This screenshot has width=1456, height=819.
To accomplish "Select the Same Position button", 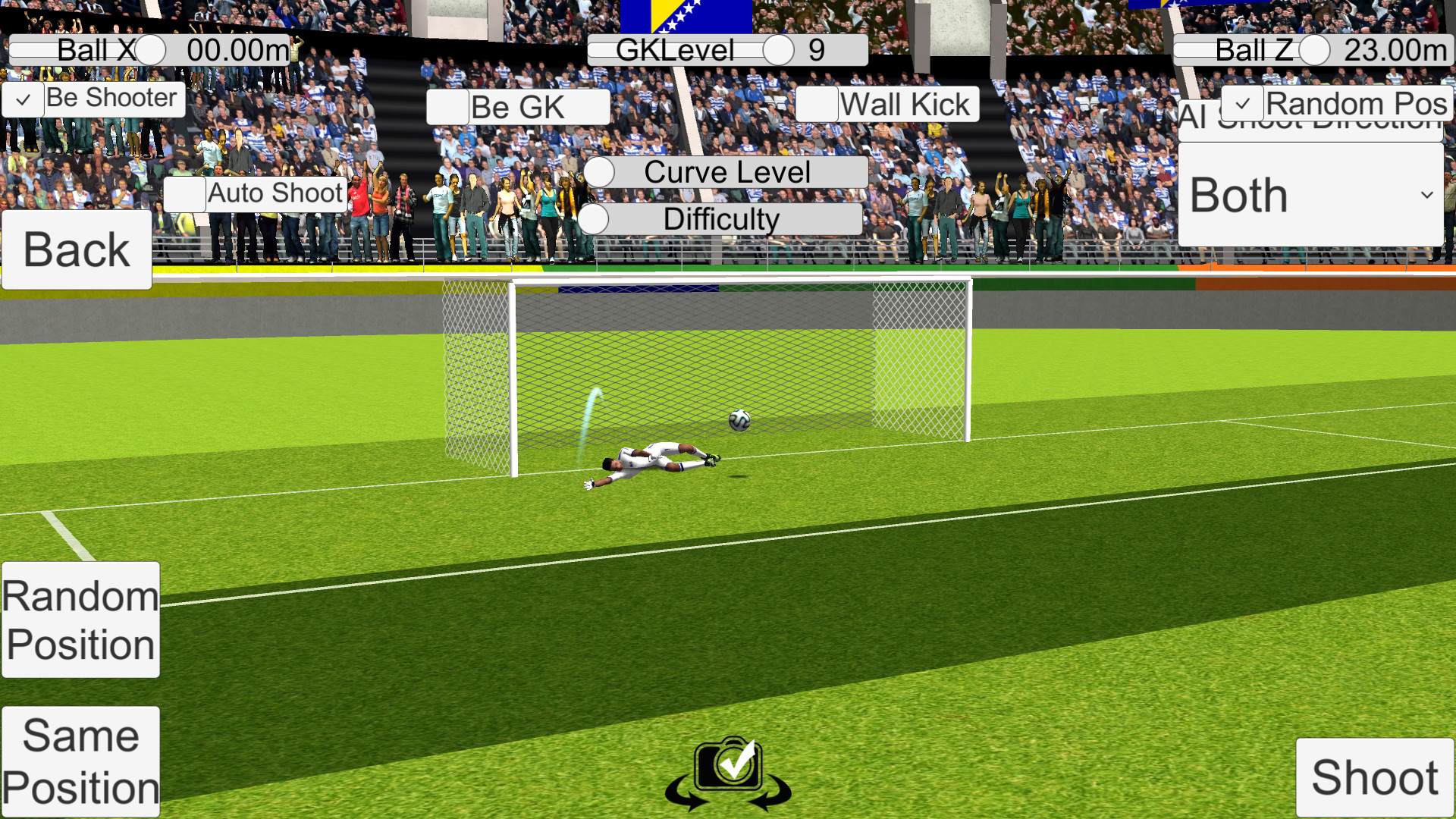I will (x=80, y=761).
